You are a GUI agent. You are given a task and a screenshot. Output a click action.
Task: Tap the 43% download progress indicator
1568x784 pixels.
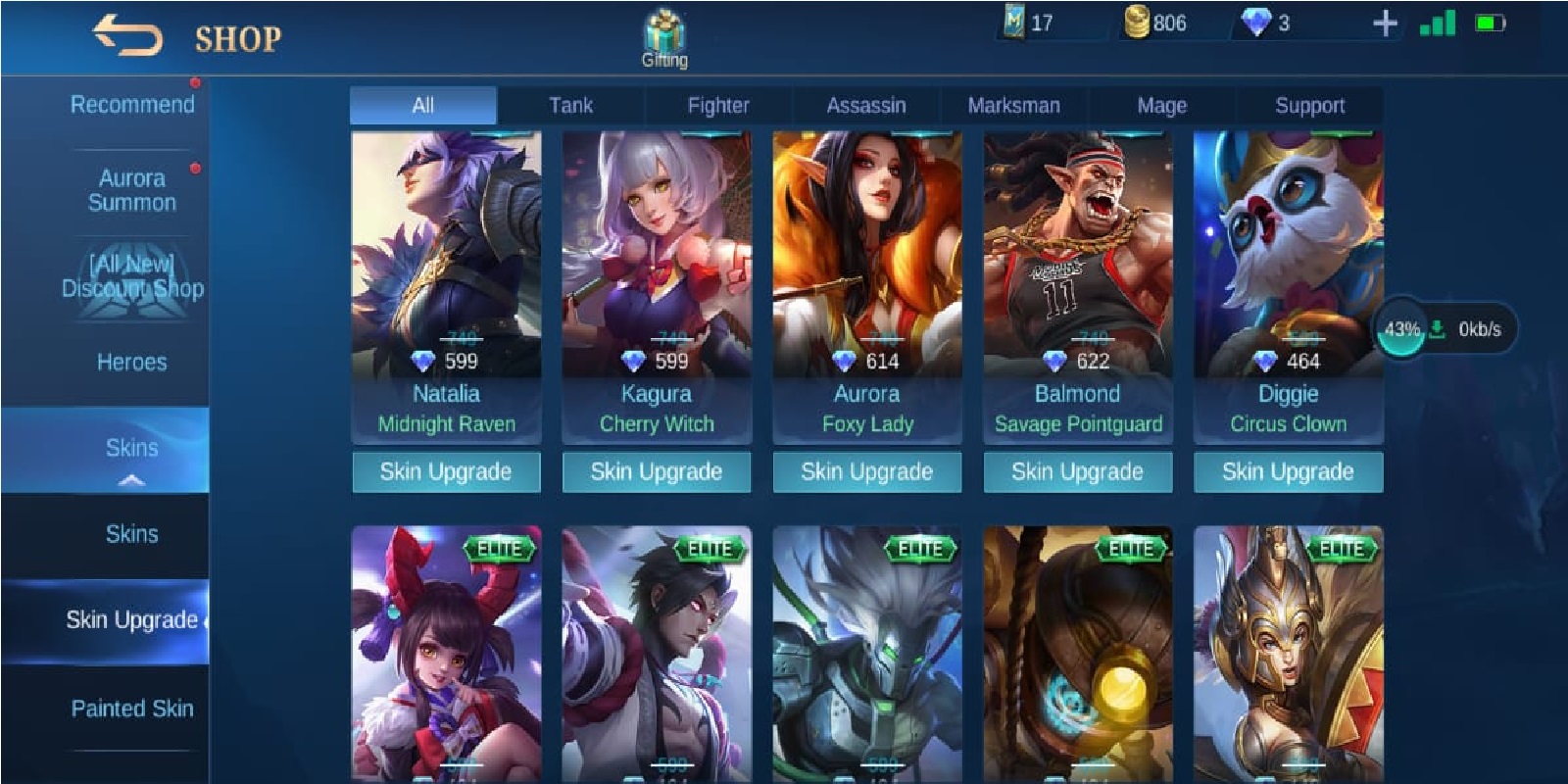coord(1401,329)
